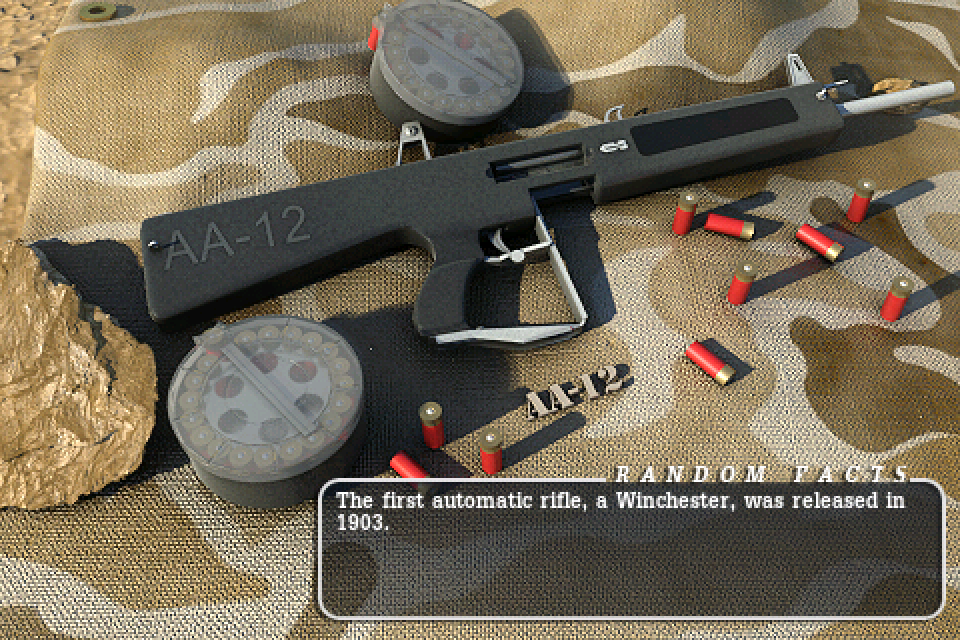Tap the Random Facts text panel
Viewport: 960px width, 640px height.
click(631, 549)
